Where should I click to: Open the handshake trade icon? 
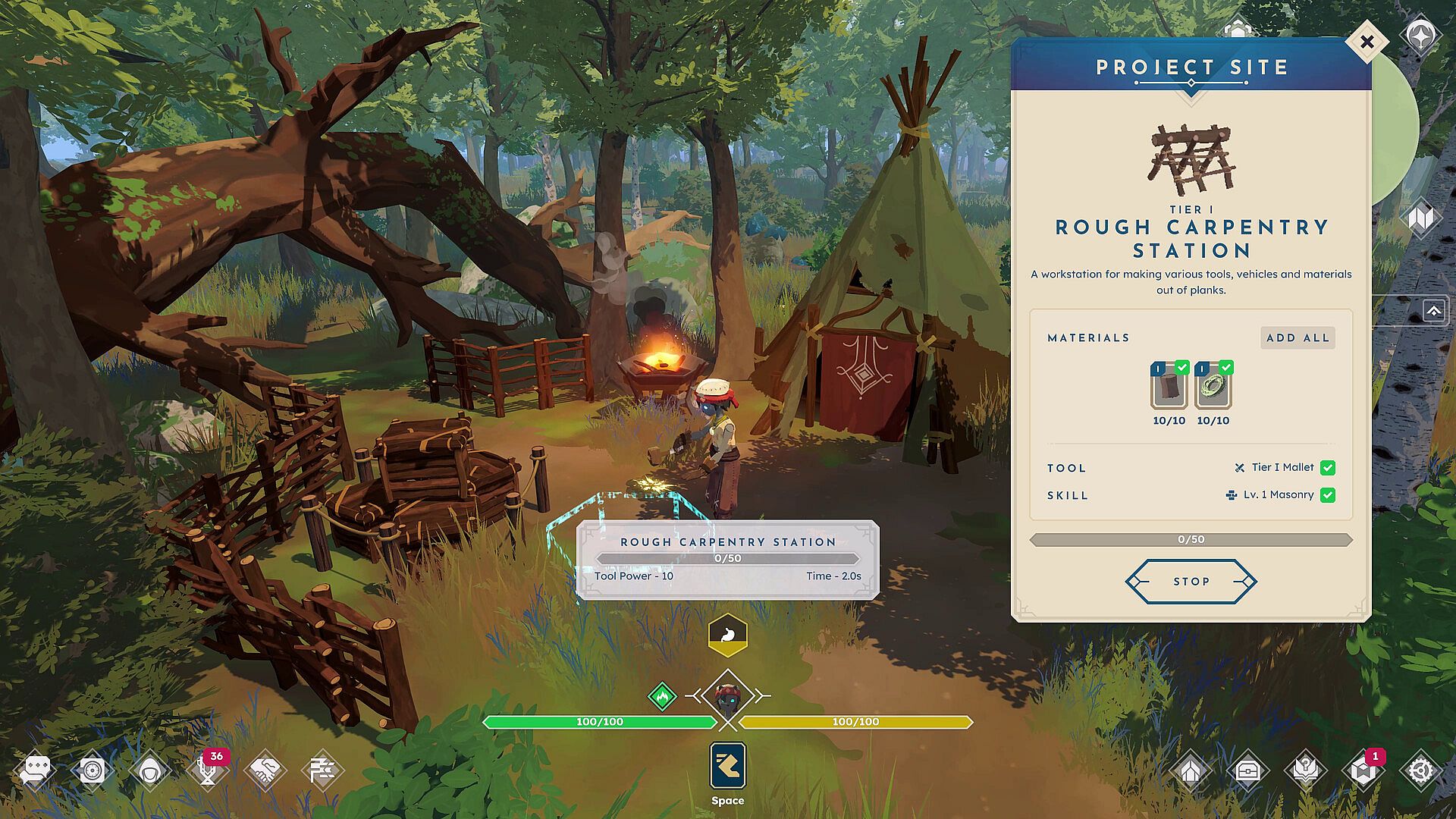(x=265, y=771)
